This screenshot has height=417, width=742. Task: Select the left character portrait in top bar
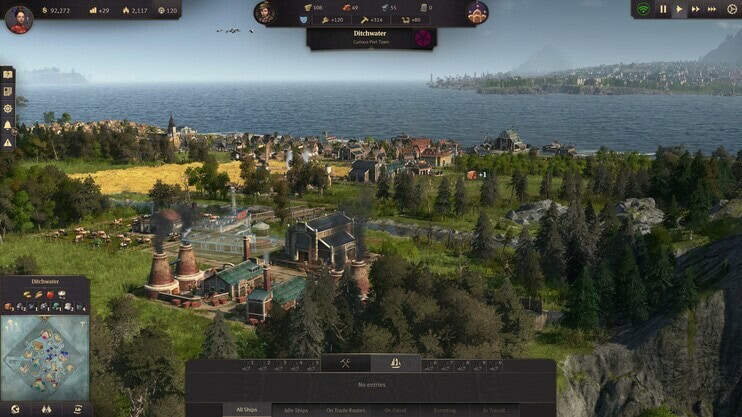(x=265, y=12)
